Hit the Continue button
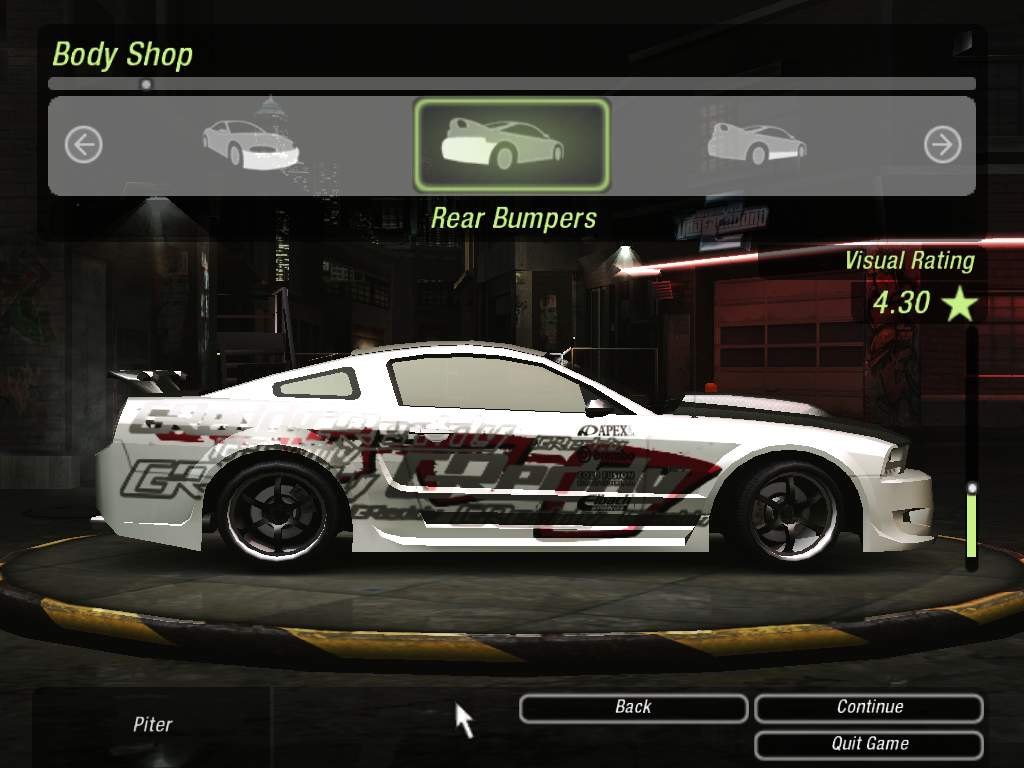The width and height of the screenshot is (1024, 768). [869, 708]
